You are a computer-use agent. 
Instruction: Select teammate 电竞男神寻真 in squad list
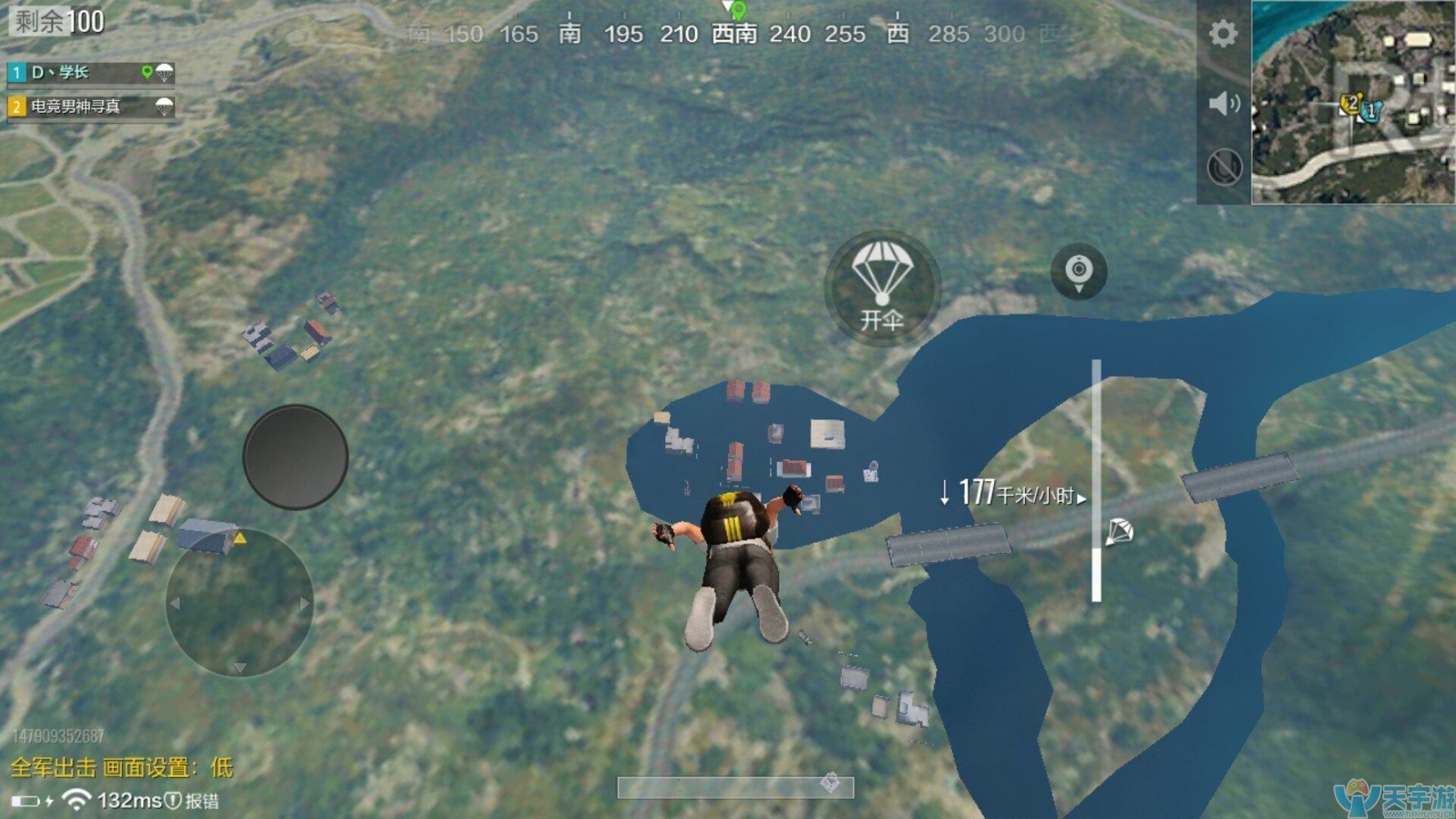click(x=90, y=106)
